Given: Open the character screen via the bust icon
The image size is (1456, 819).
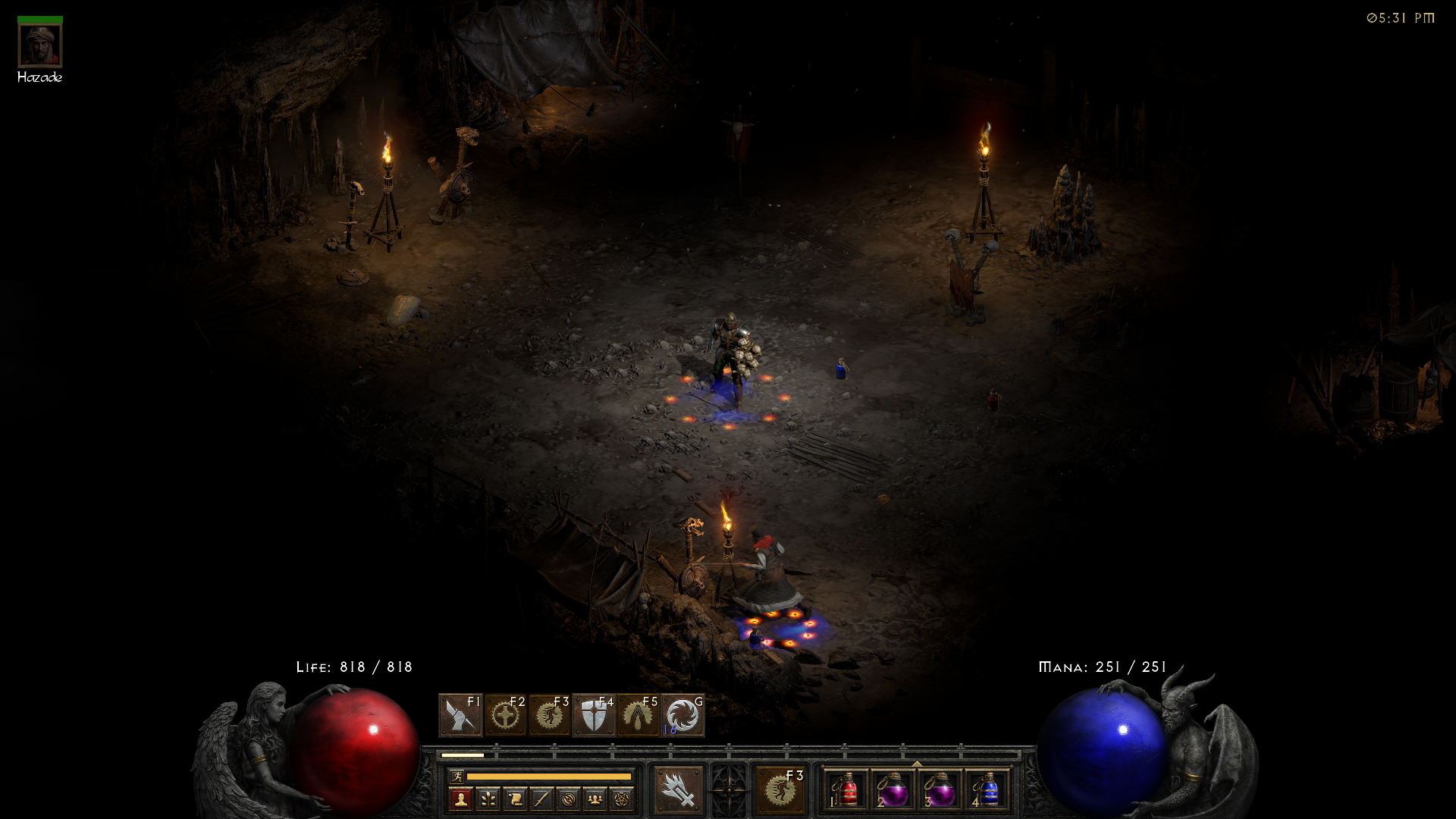Looking at the screenshot, I should 460,800.
